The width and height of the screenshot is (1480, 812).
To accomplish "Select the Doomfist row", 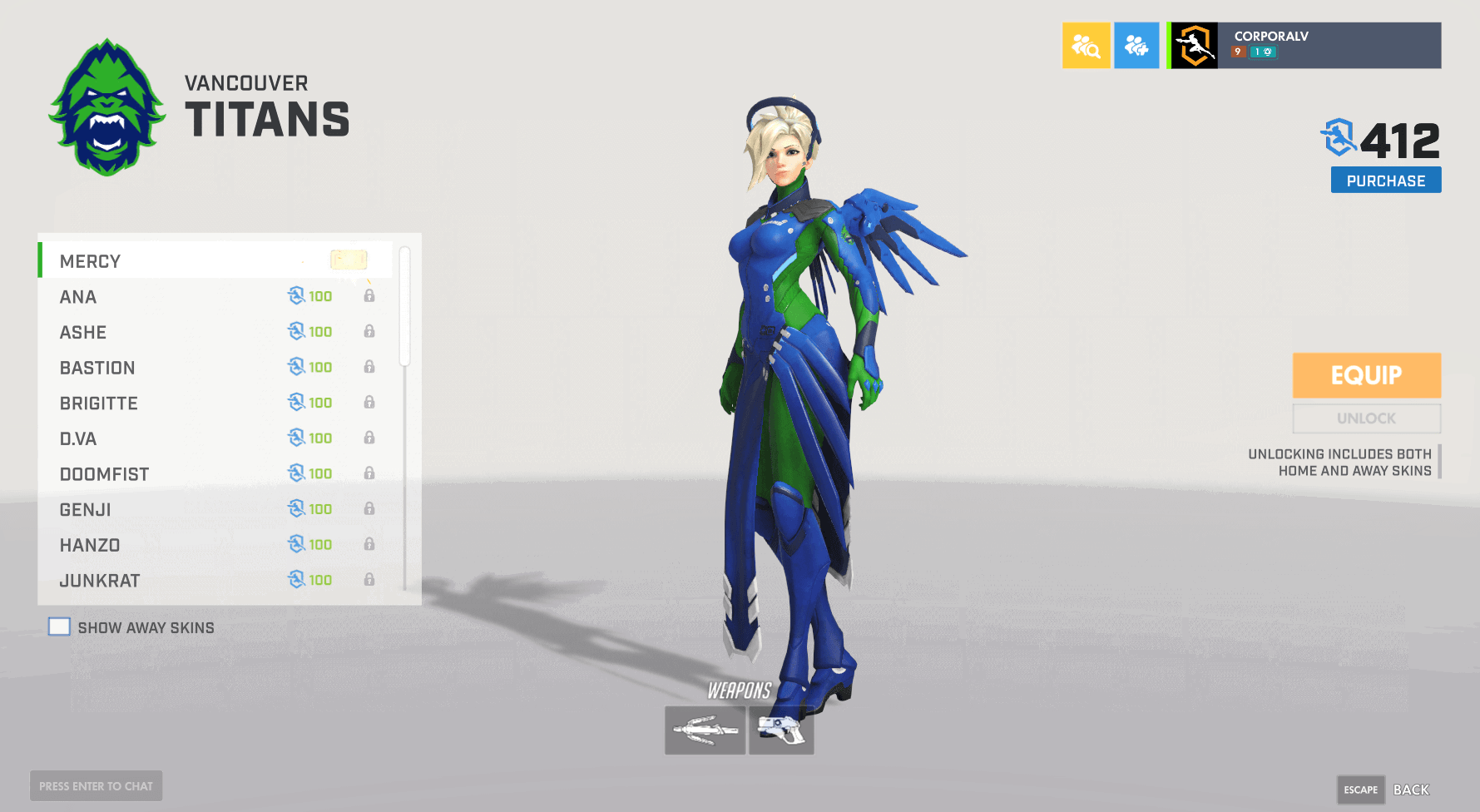I will tap(215, 474).
